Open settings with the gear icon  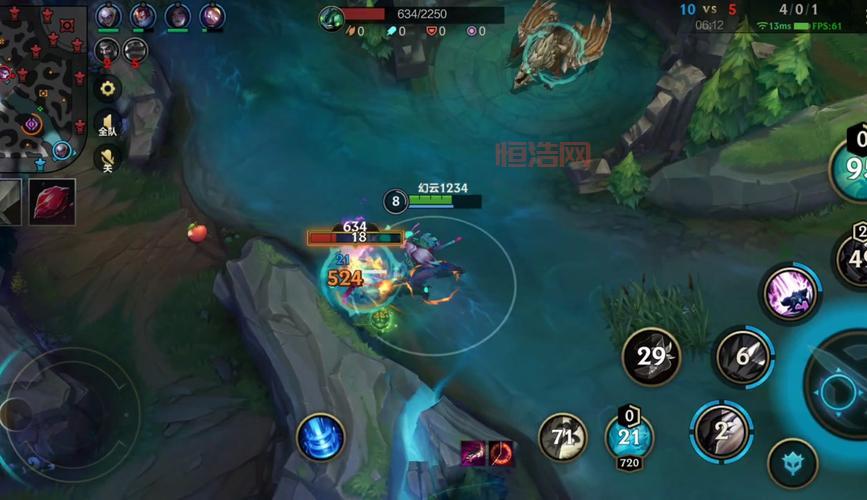107,88
